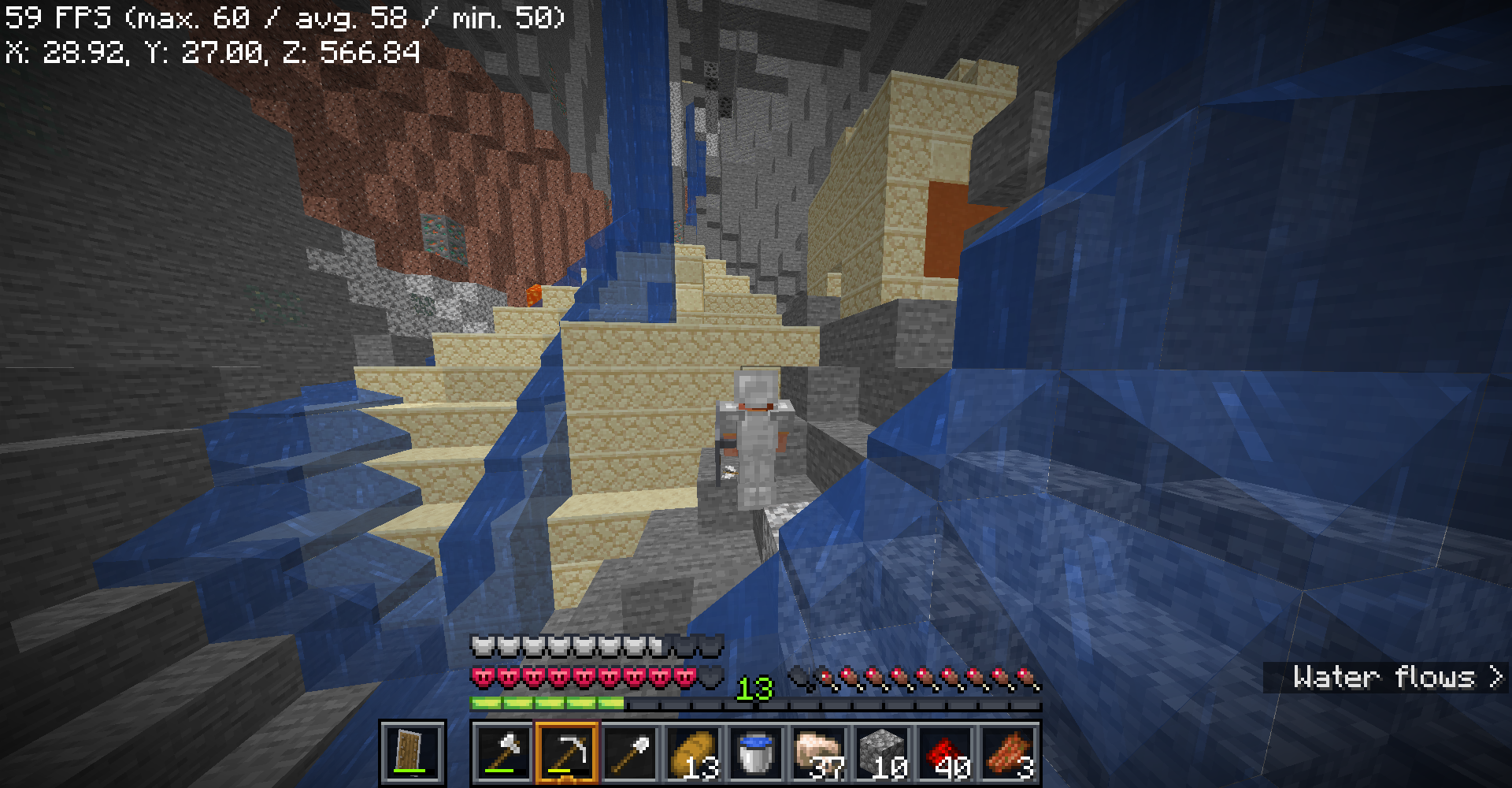Click the Water flows notification banner

[x=1386, y=678]
